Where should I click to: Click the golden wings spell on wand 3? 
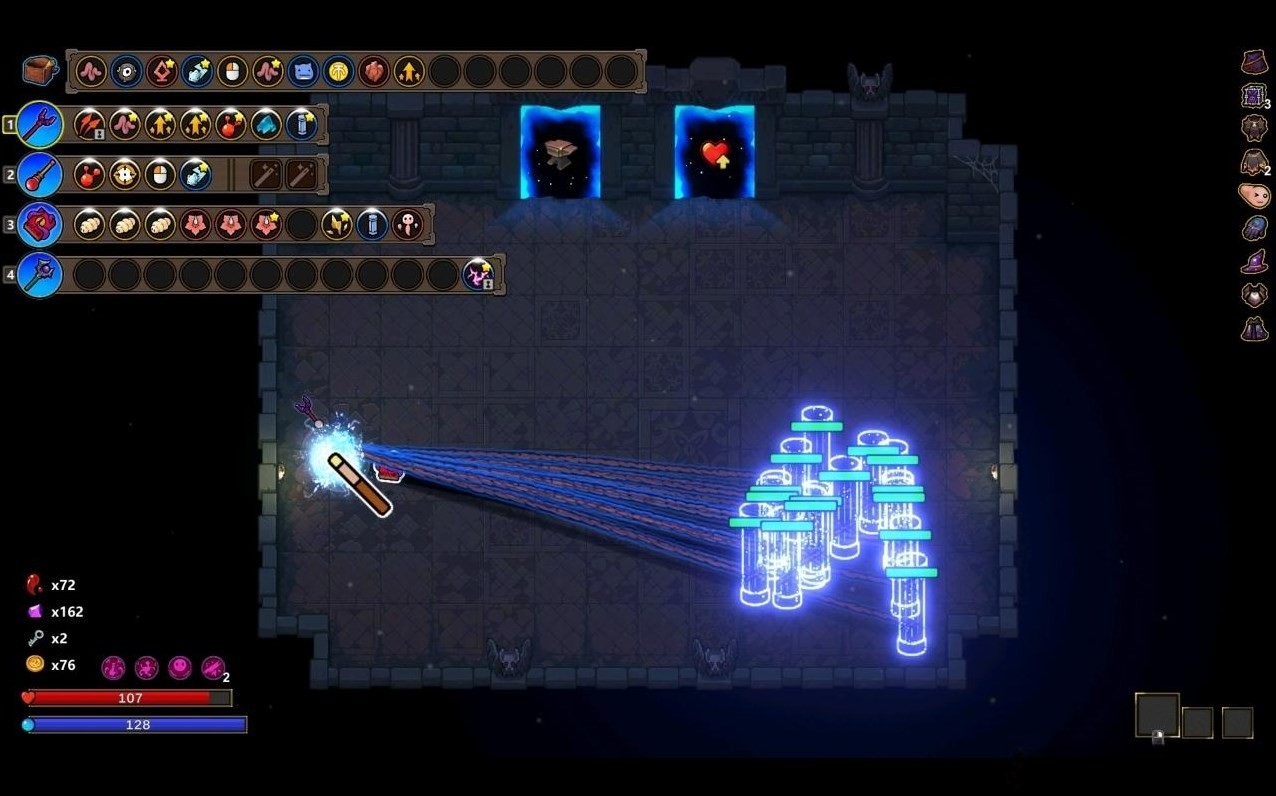pos(336,224)
